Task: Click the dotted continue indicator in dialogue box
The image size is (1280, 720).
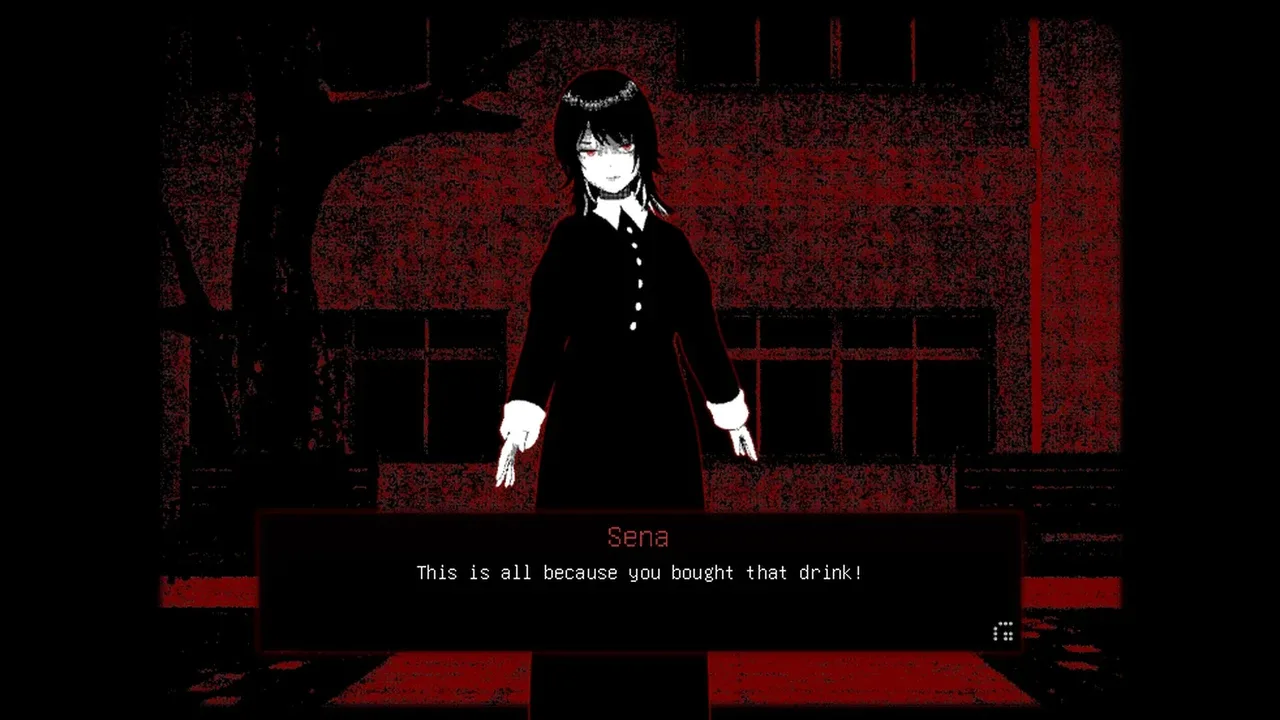Action: pyautogui.click(x=1003, y=631)
